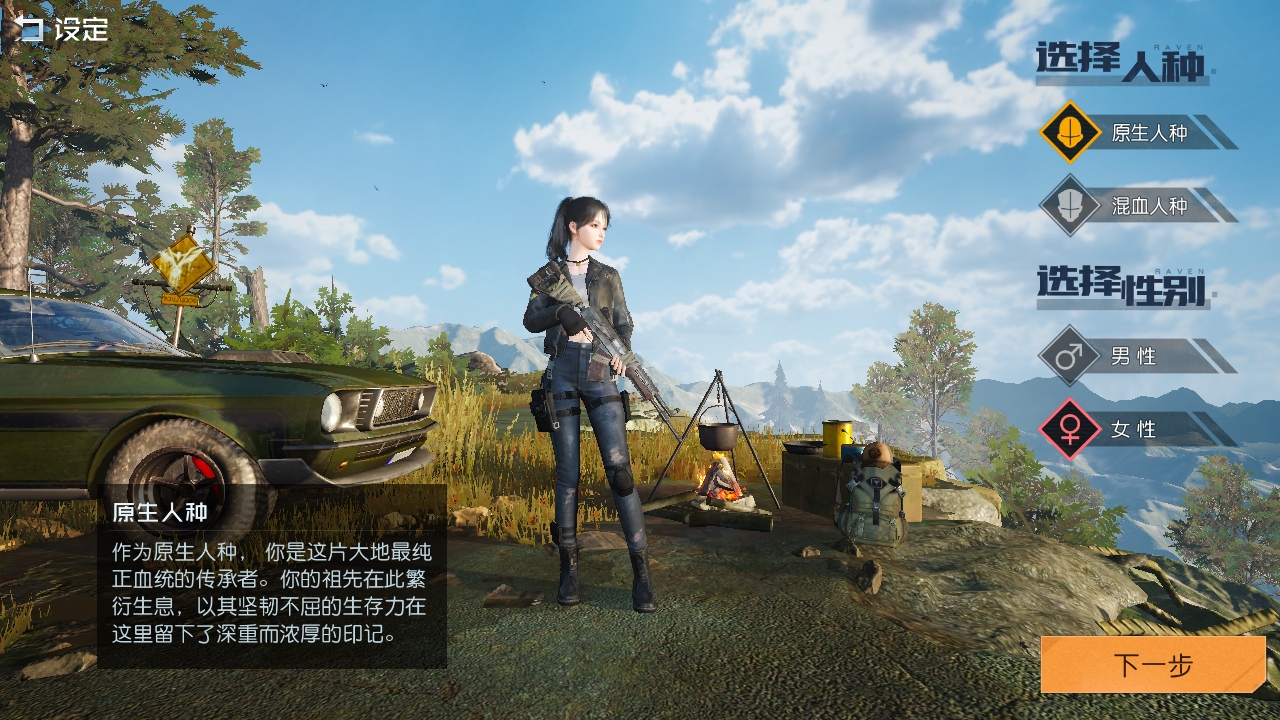This screenshot has width=1280, height=720.
Task: Set gender to 男性
Action: pos(1135,357)
